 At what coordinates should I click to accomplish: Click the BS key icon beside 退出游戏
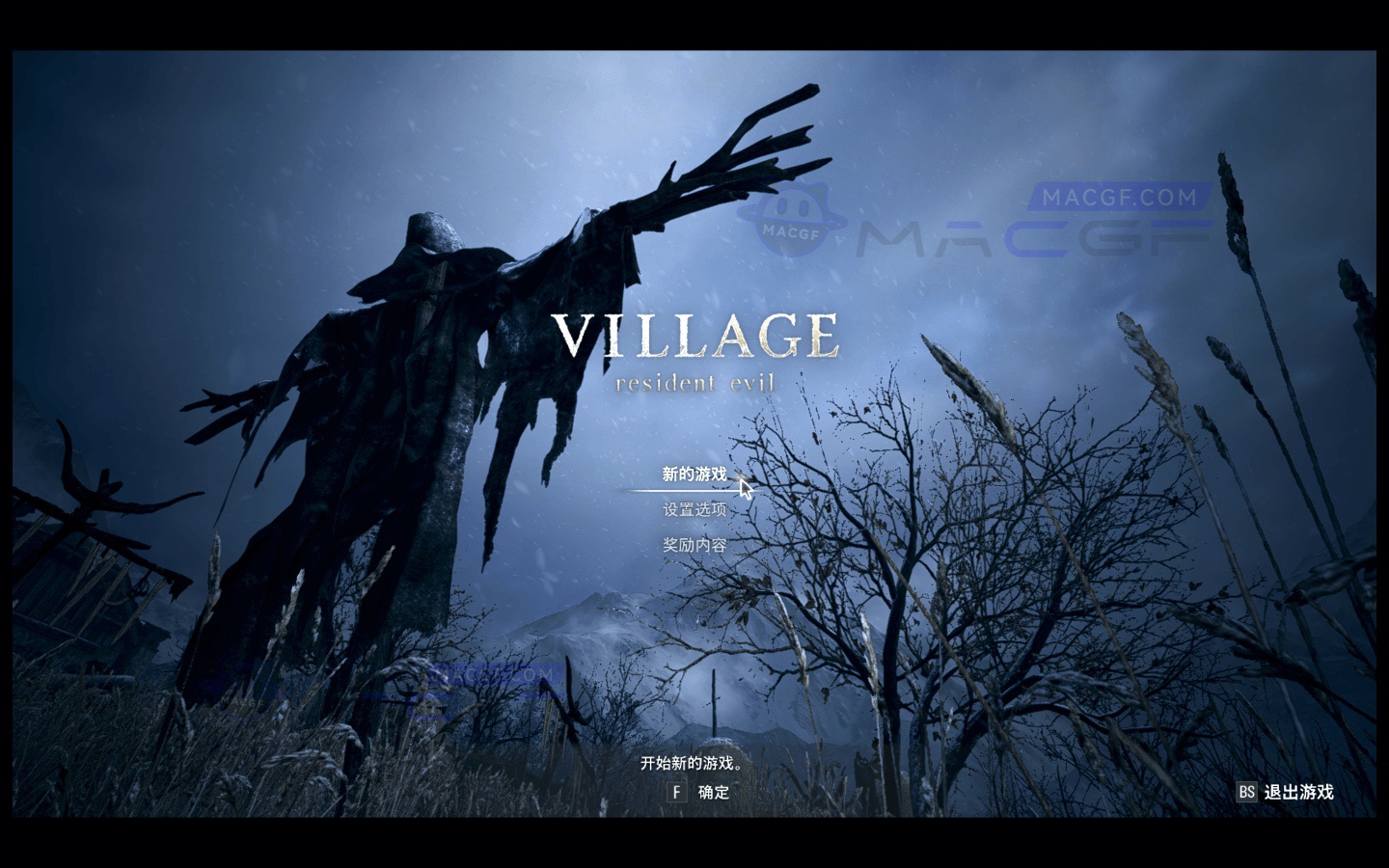[x=1245, y=792]
